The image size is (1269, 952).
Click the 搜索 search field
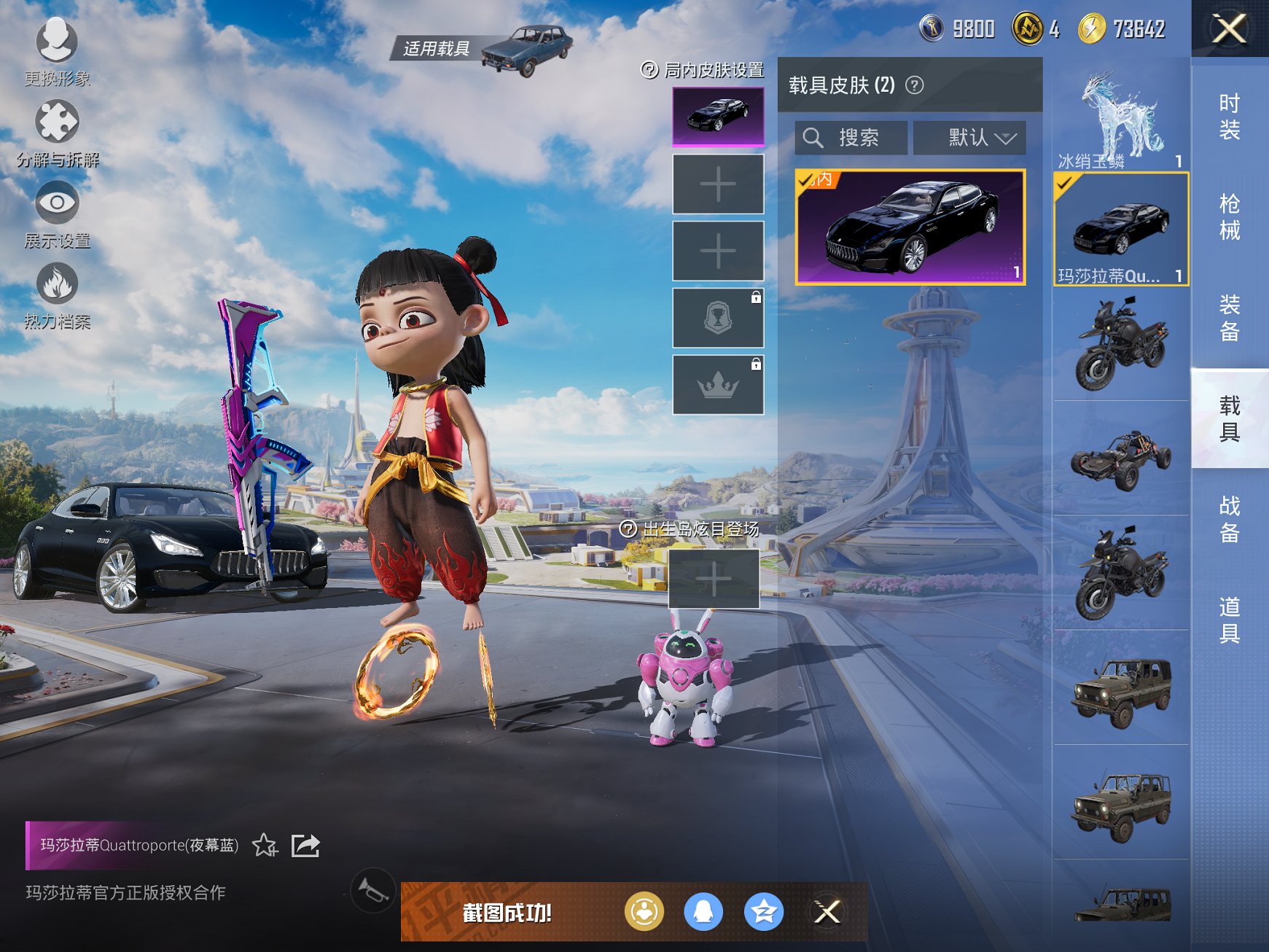coord(851,138)
